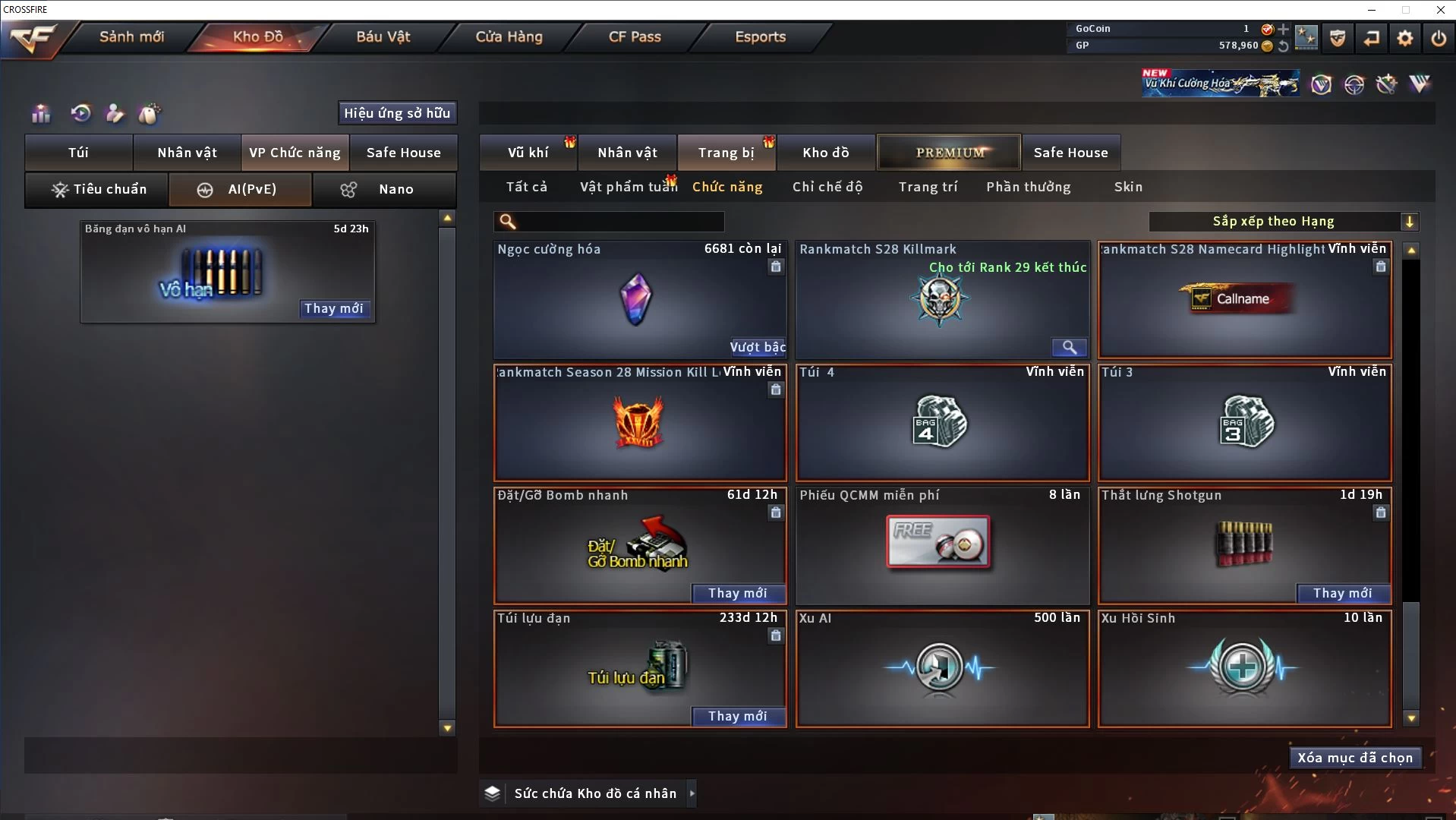Screen dimensions: 1456x820
Task: Select the PREMIUM tab
Action: (950, 153)
